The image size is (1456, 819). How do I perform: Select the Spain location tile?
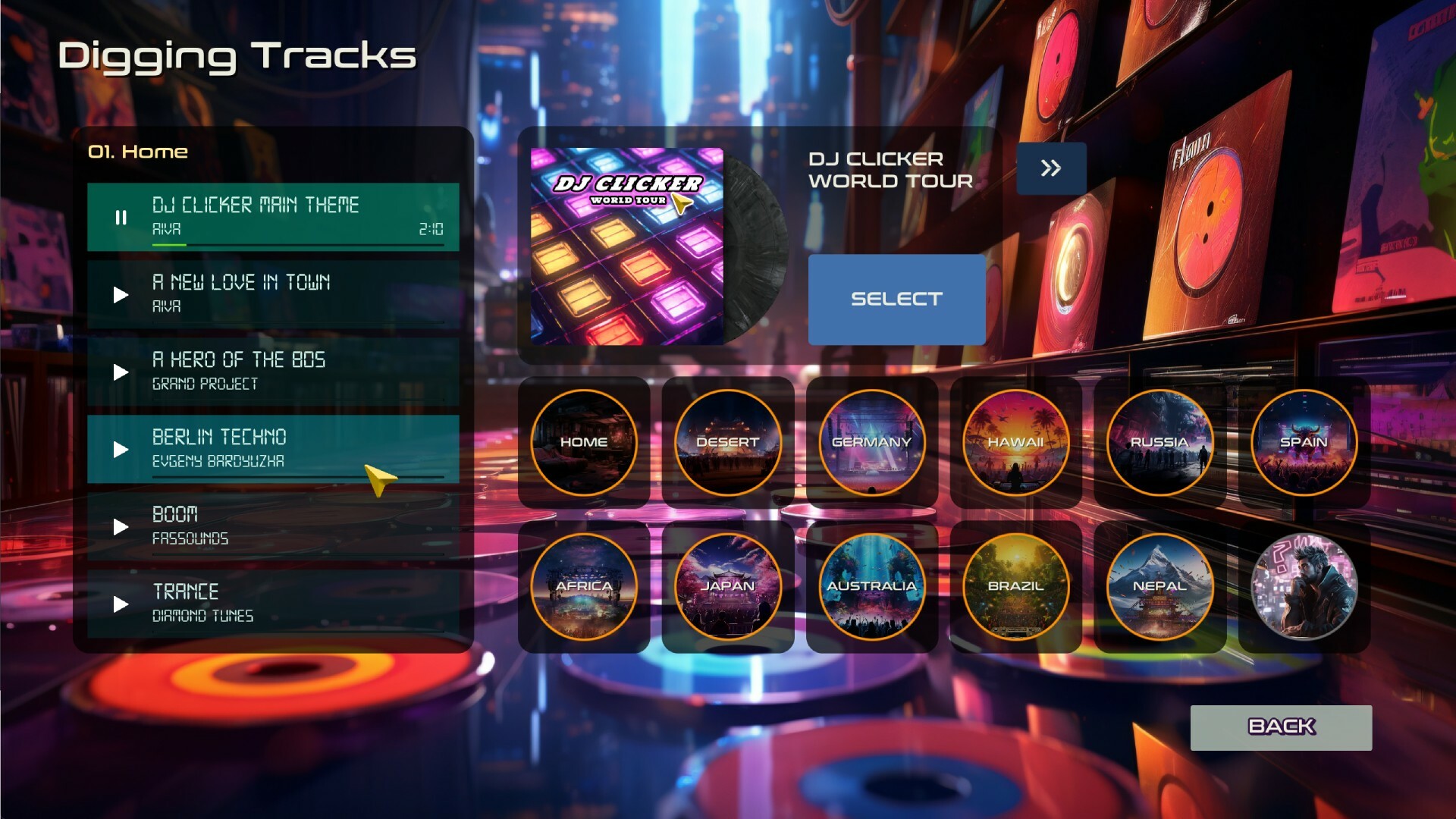[1304, 443]
